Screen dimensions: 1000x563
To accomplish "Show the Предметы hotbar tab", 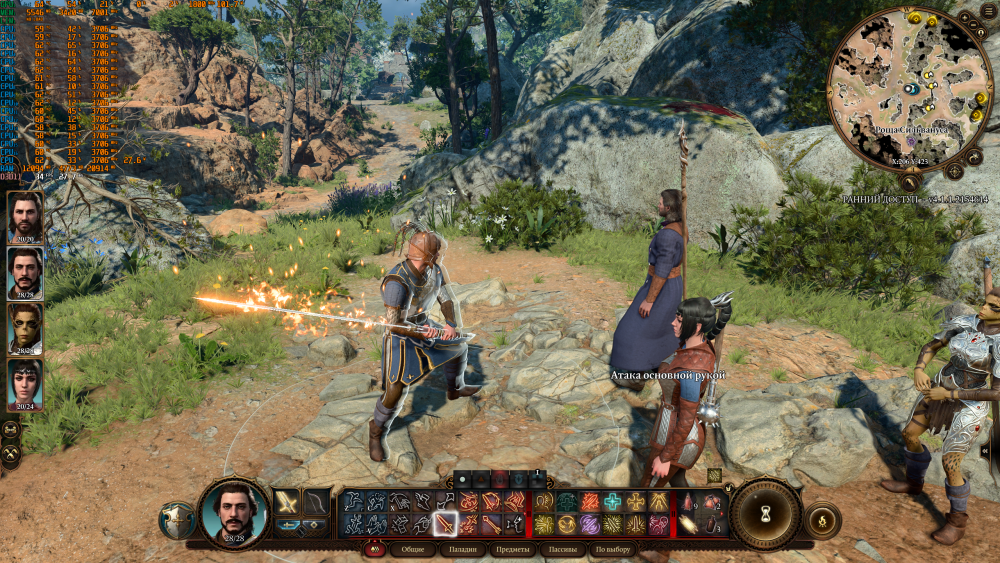I will (x=513, y=549).
